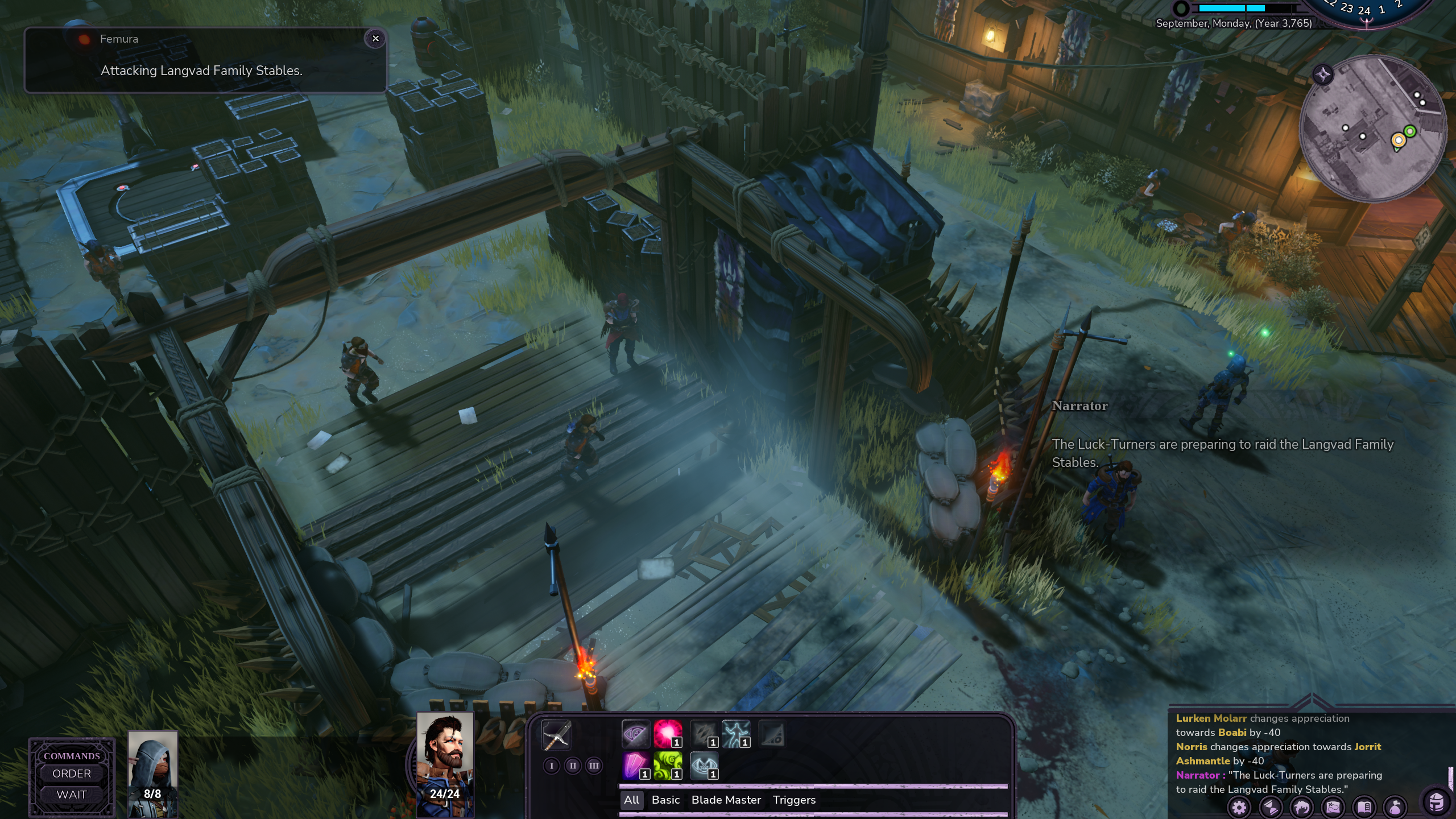Open settings via the gear icon

(1239, 807)
